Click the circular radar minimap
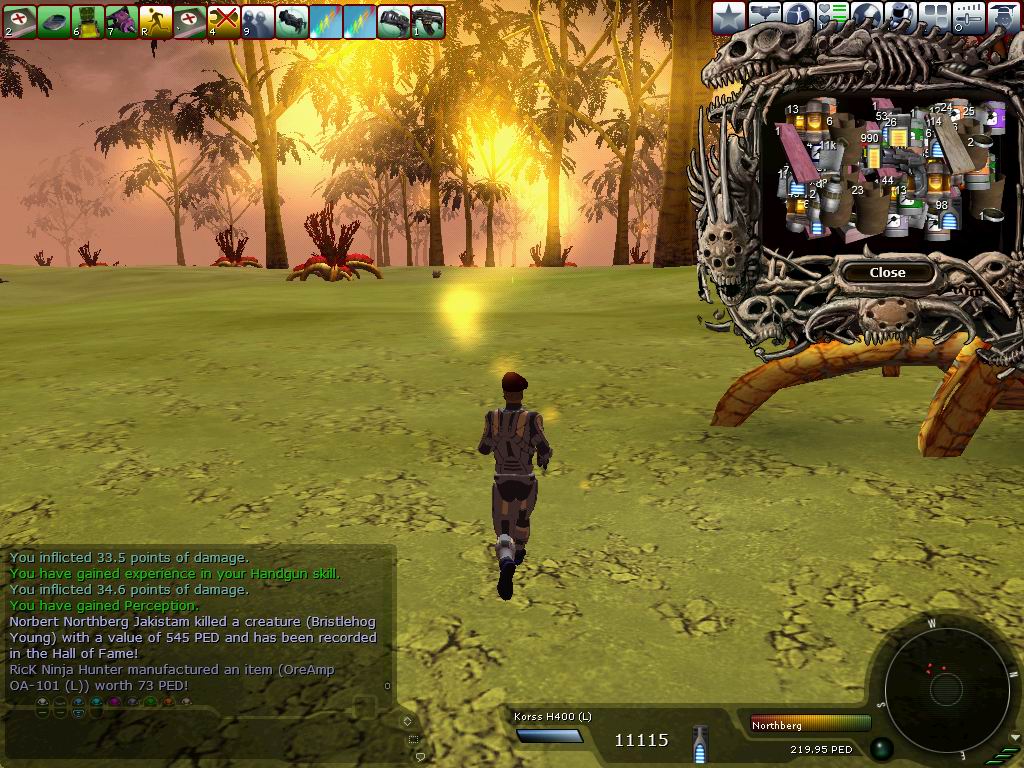Image resolution: width=1024 pixels, height=768 pixels. point(940,683)
